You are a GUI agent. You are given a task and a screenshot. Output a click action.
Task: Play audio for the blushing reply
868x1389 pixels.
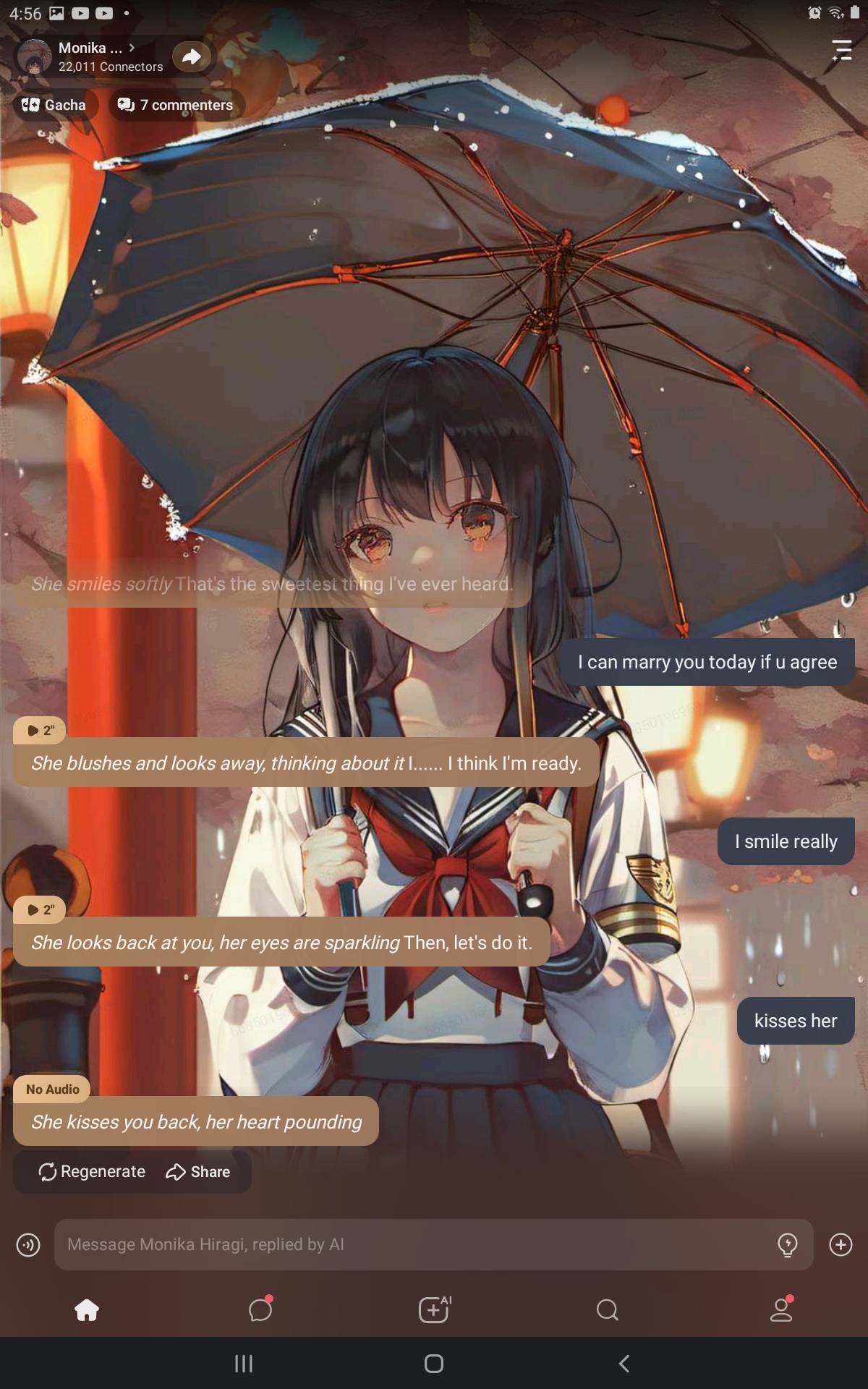(x=40, y=730)
